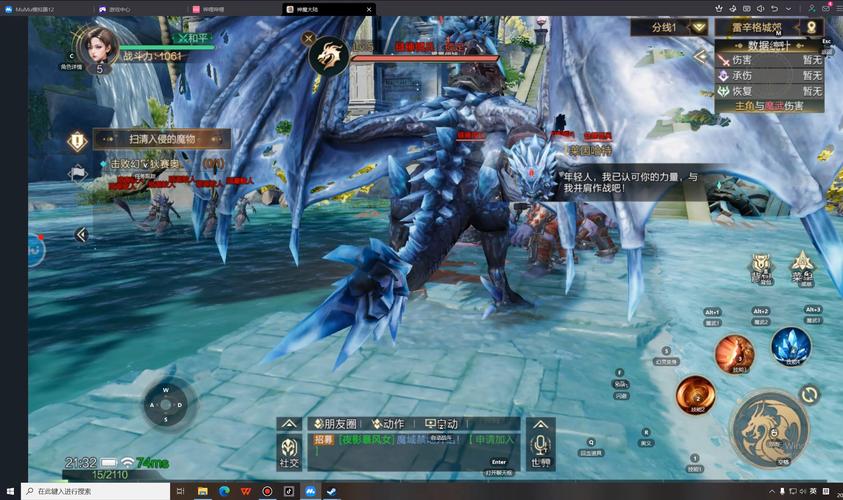This screenshot has height=500, width=843.
Task: Open the map via the location pin icon
Action: click(812, 27)
